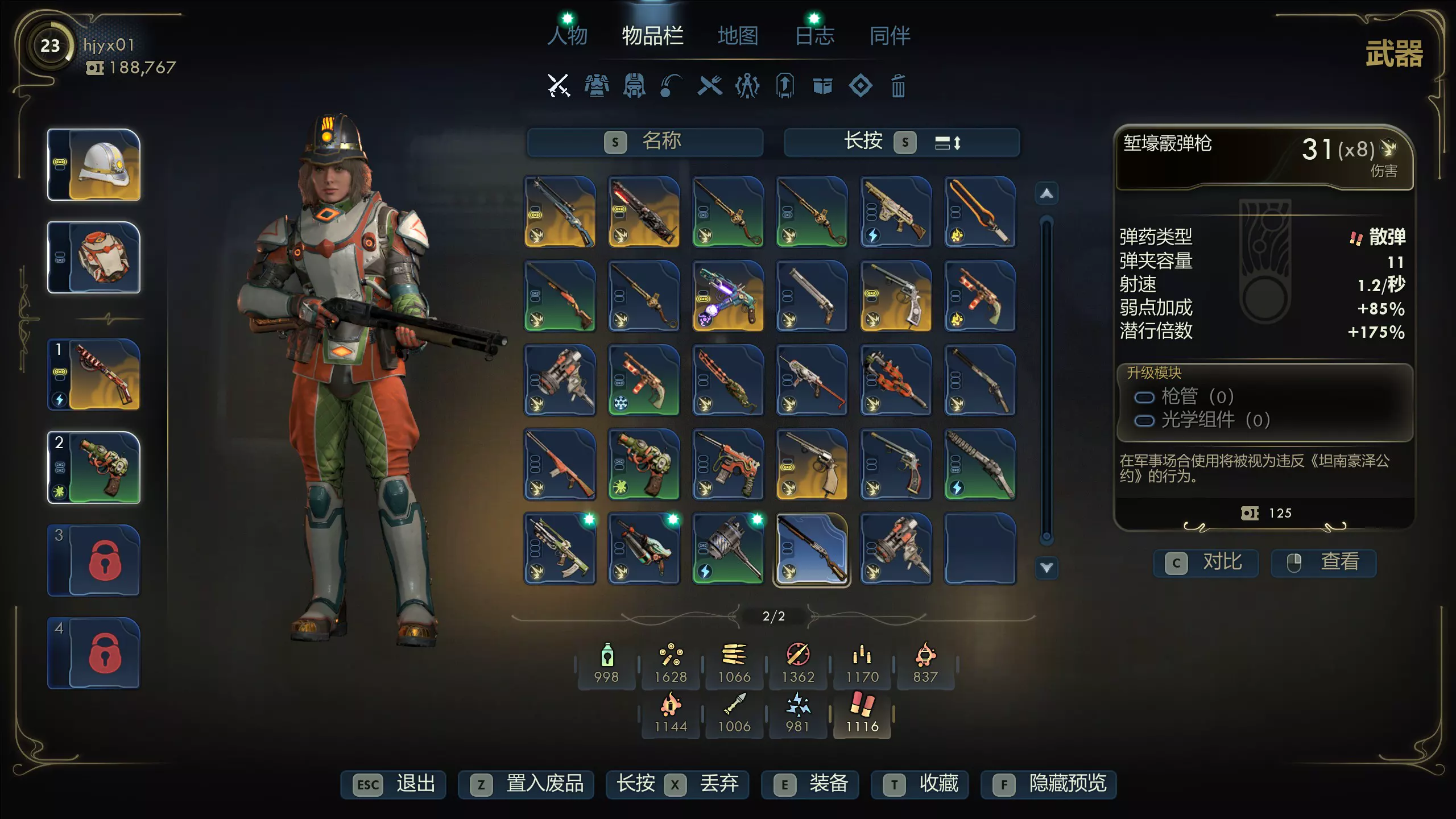Select the weapons category icon with crossed swords
The width and height of the screenshot is (1456, 819).
tap(559, 86)
